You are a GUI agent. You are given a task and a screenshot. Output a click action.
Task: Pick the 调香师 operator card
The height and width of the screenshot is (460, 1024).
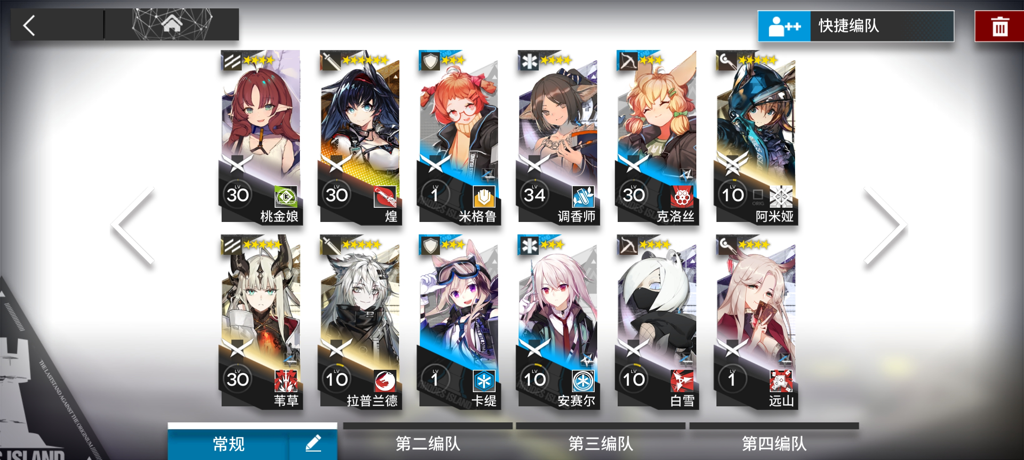[x=557, y=138]
